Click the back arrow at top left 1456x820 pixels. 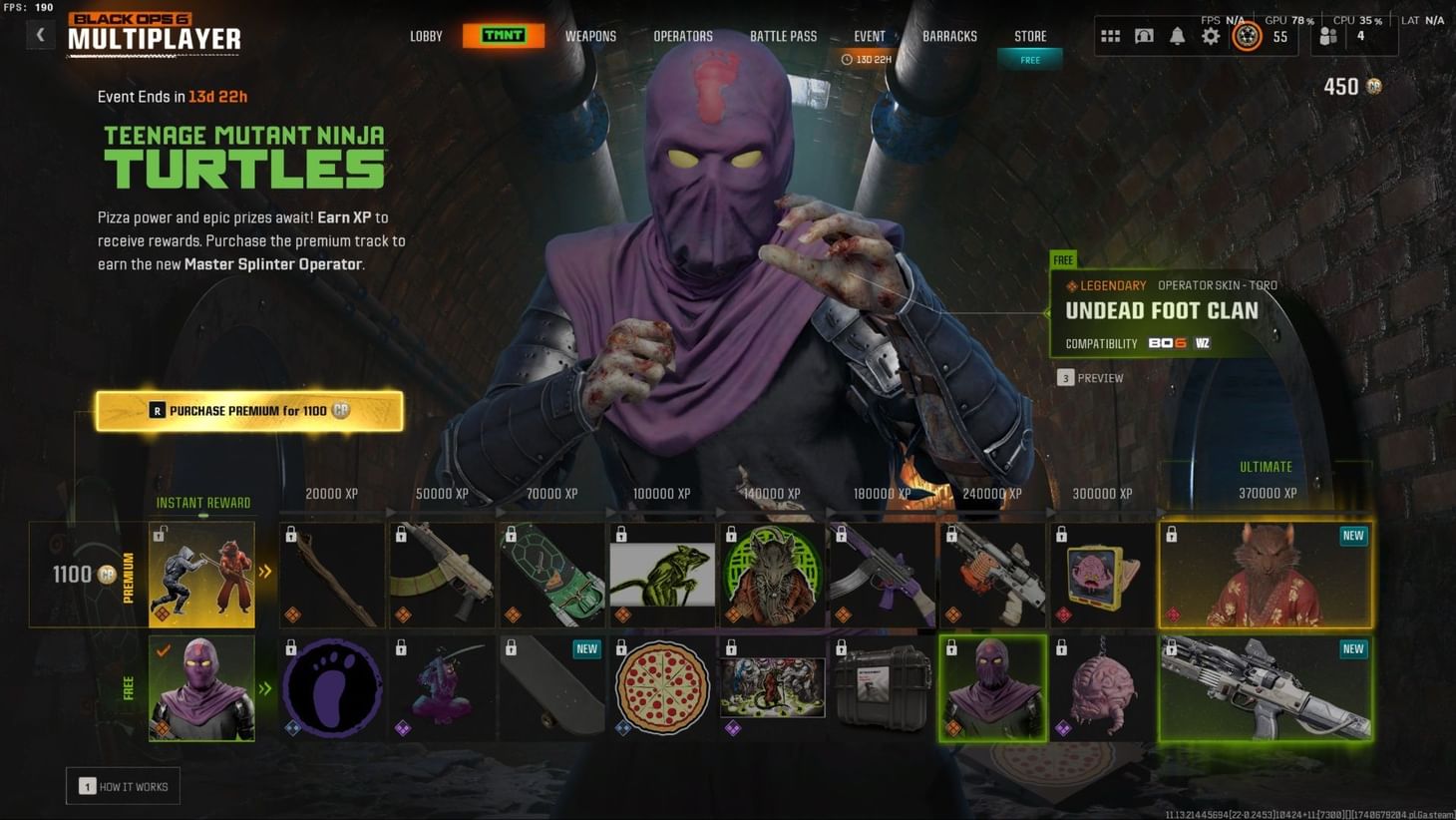pyautogui.click(x=40, y=34)
